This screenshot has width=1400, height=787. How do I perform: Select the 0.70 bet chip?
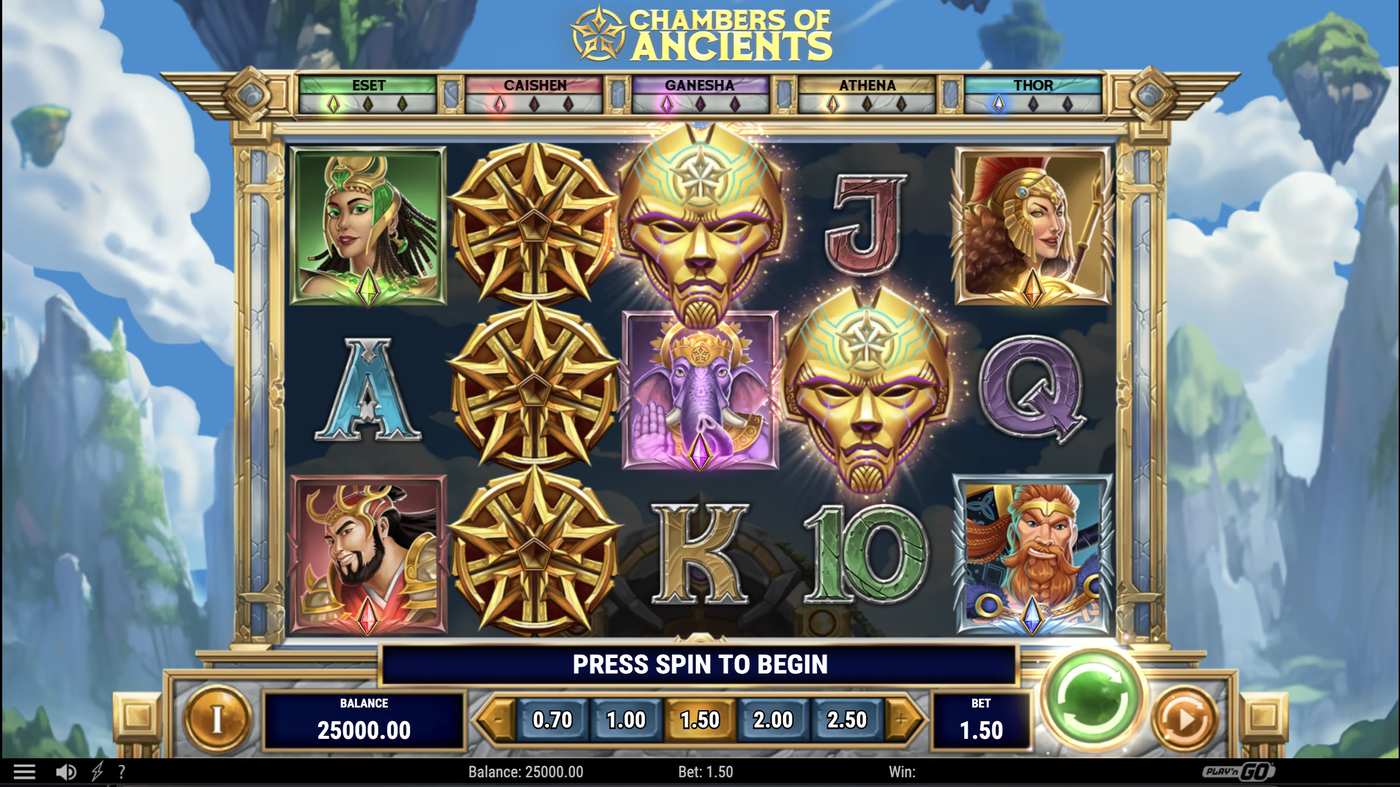coord(551,718)
